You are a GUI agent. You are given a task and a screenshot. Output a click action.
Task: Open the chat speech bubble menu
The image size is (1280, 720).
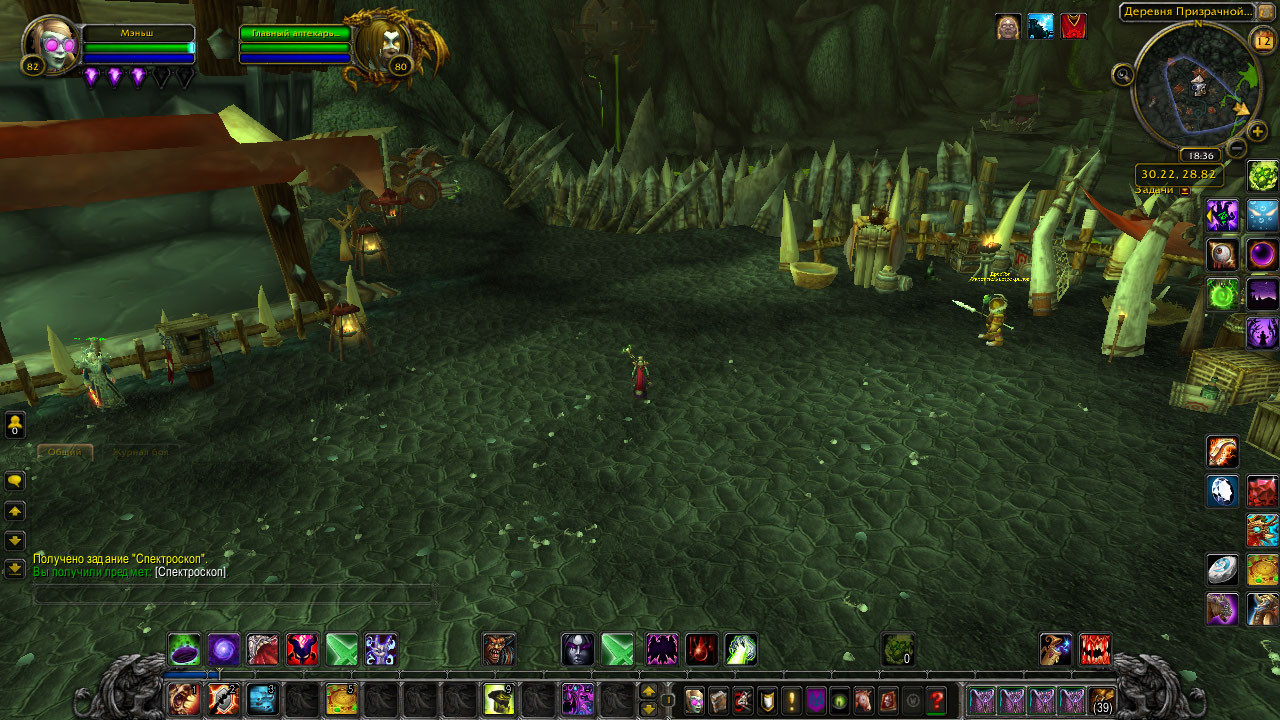(x=15, y=481)
